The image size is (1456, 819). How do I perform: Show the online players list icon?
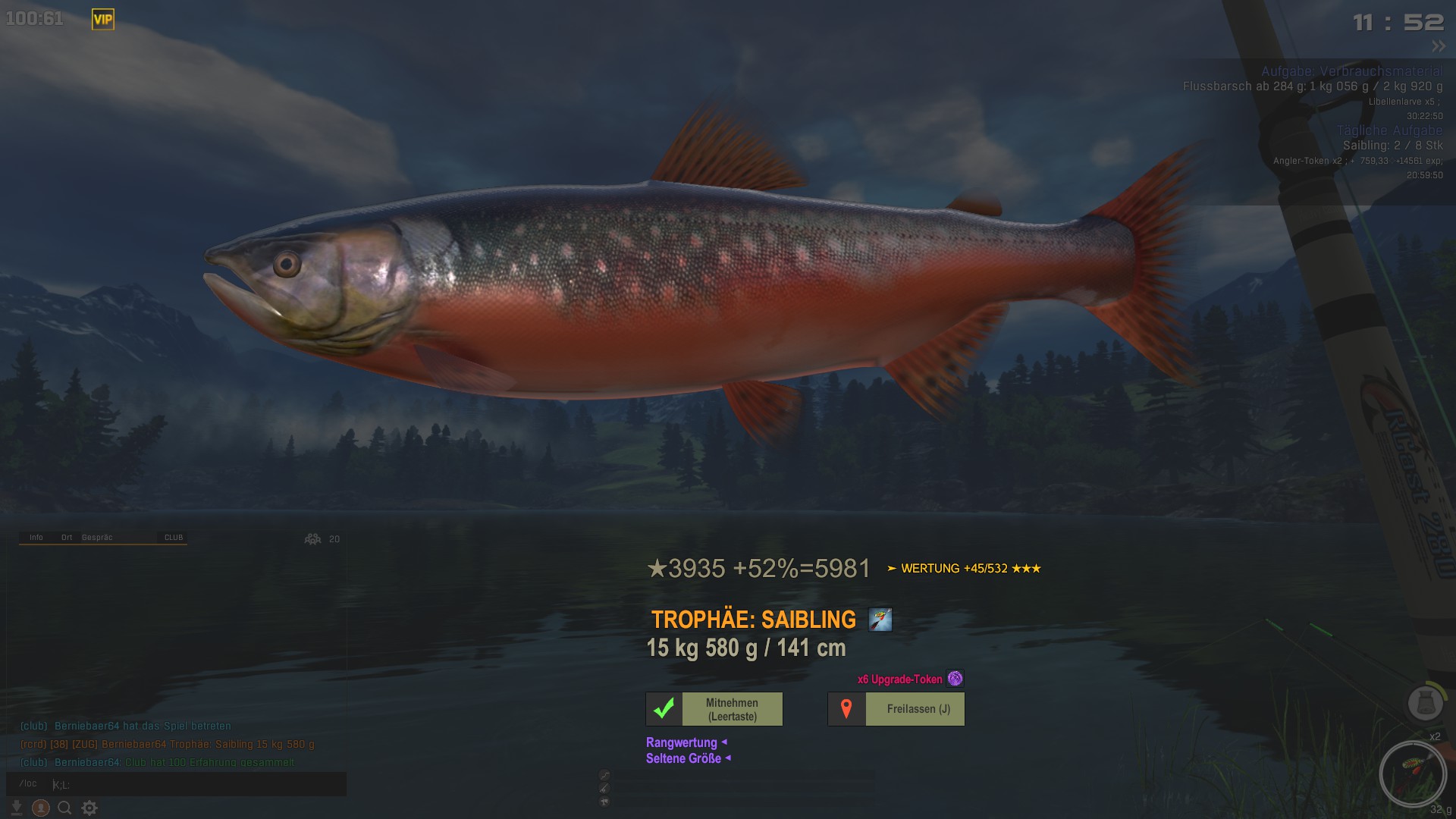click(x=313, y=539)
